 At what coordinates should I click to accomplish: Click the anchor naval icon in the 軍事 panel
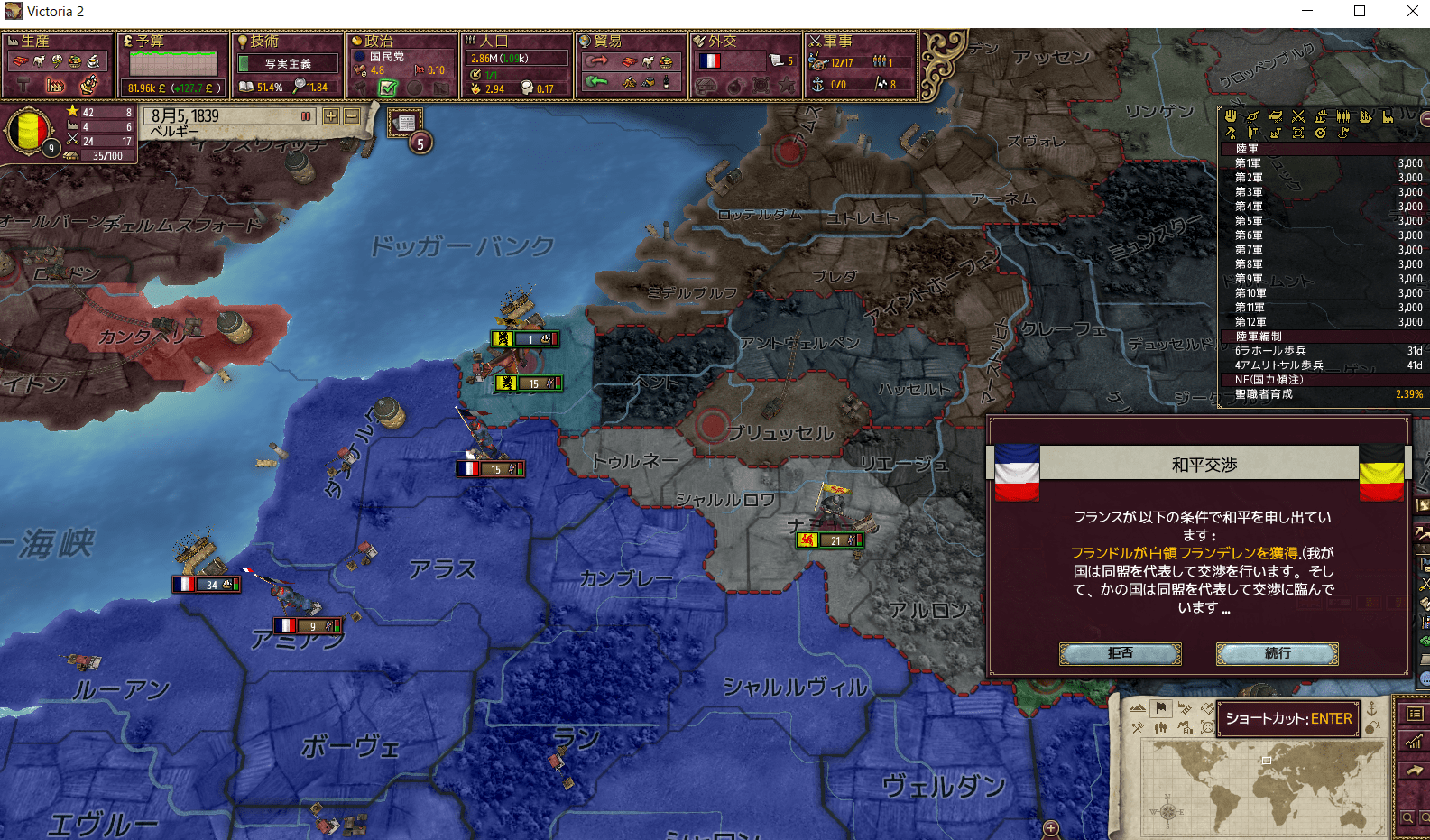pos(818,86)
